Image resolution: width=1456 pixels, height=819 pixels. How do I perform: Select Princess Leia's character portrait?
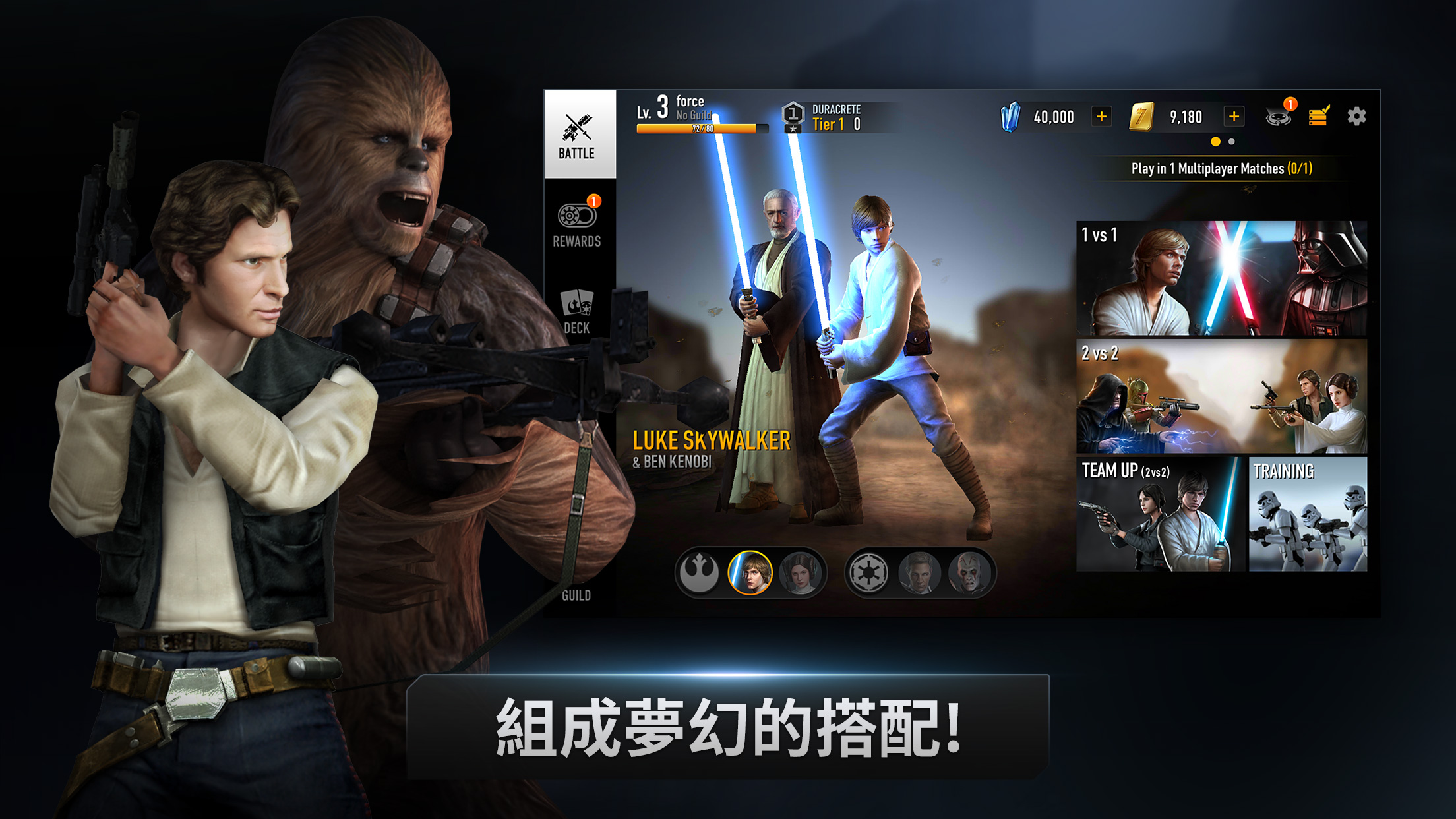pyautogui.click(x=801, y=572)
